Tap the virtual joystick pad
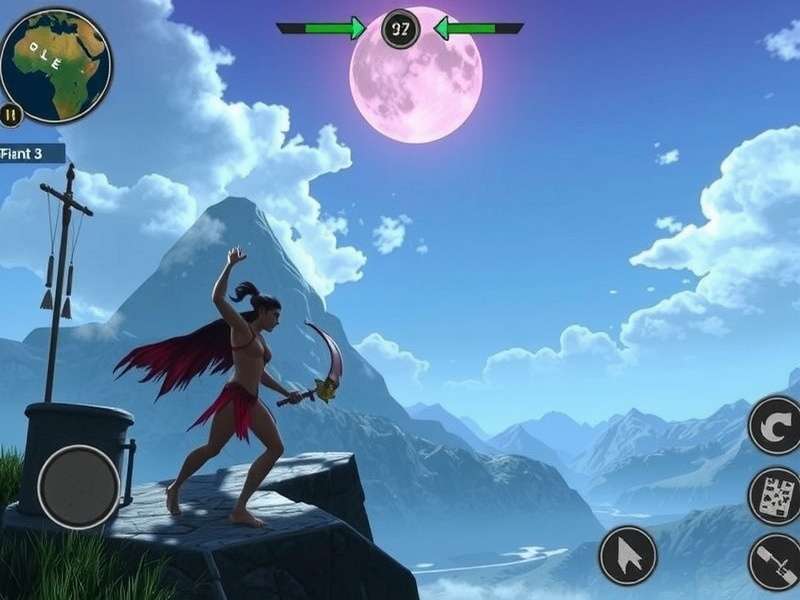 (x=79, y=487)
